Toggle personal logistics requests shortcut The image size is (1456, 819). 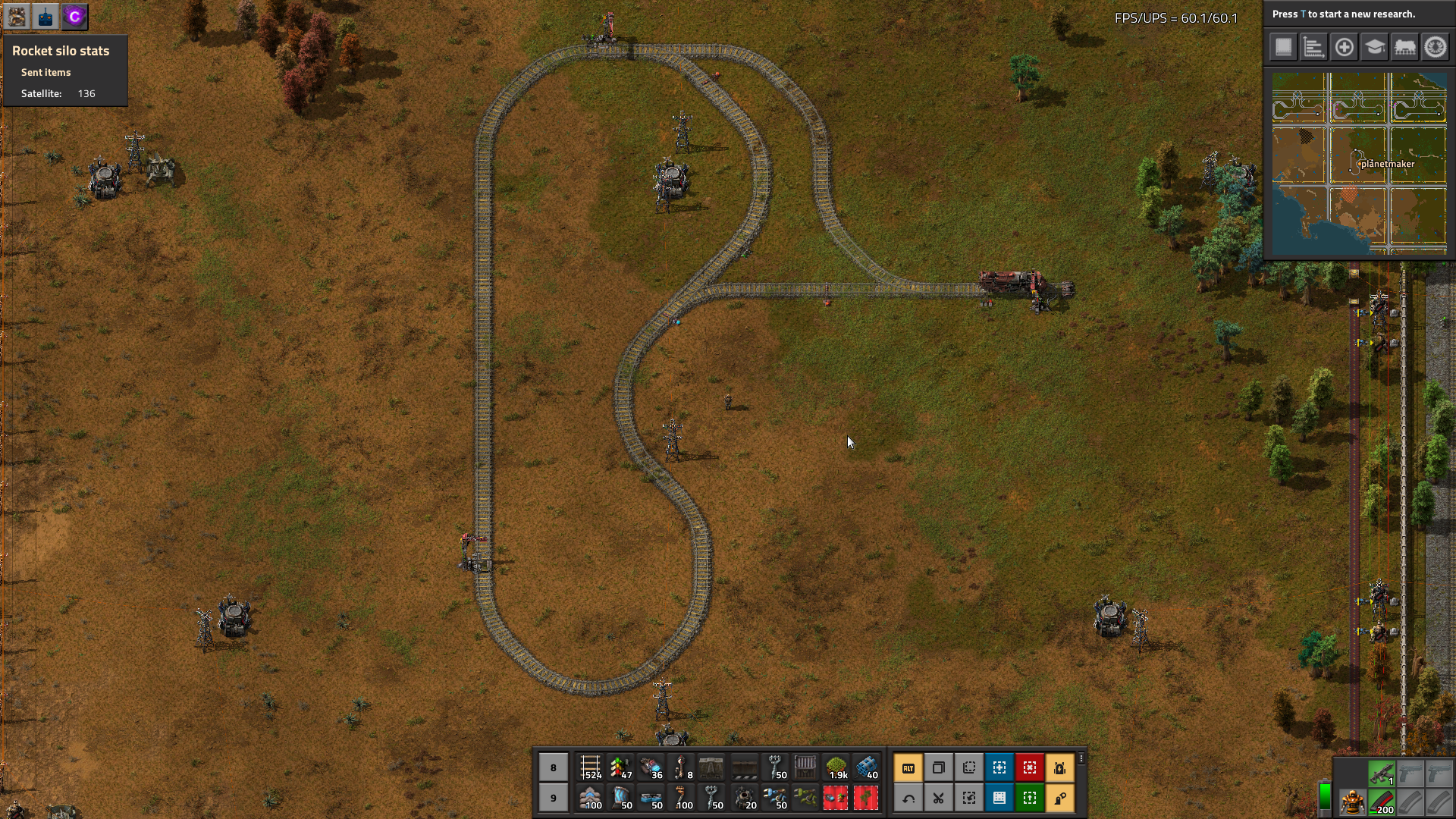coord(1061,798)
